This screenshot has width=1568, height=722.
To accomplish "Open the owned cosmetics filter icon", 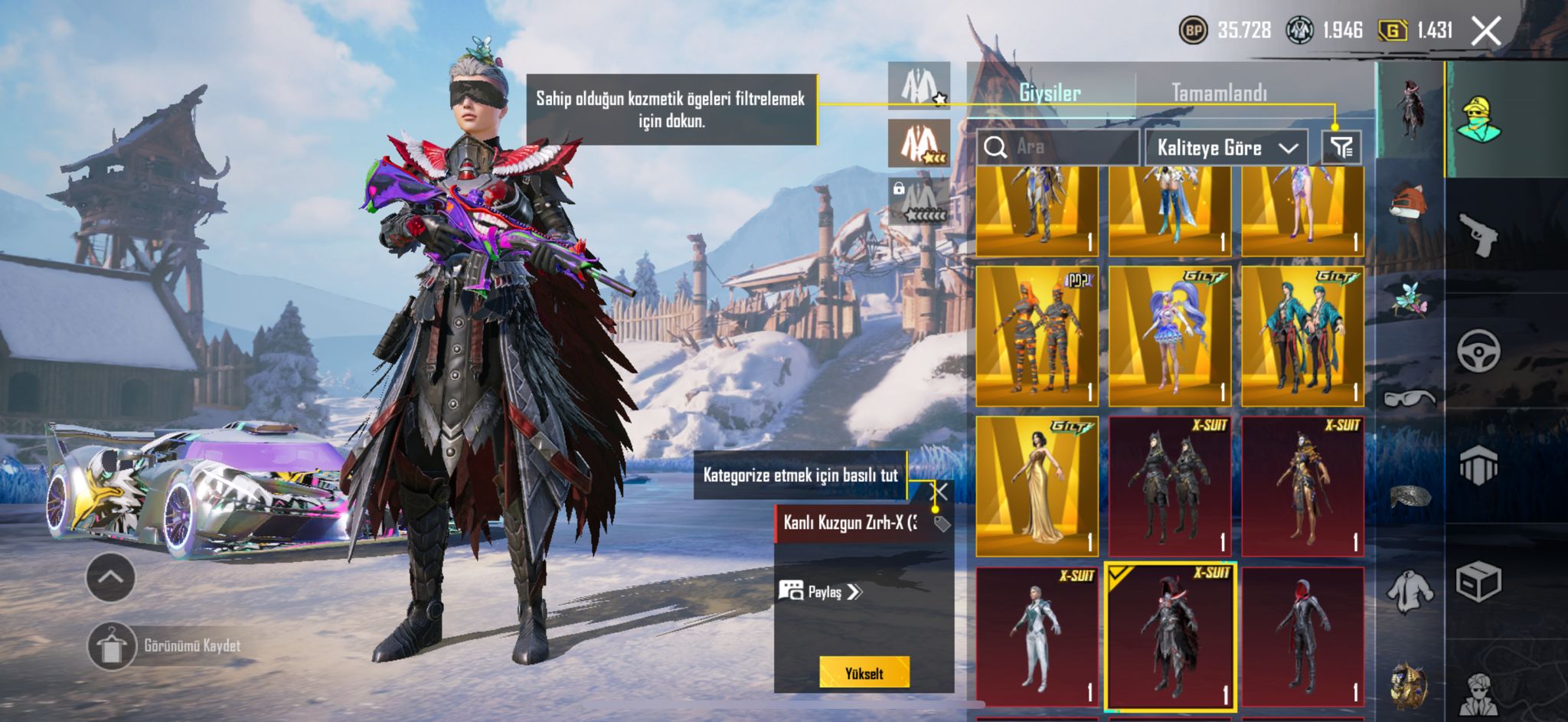I will pos(1341,147).
